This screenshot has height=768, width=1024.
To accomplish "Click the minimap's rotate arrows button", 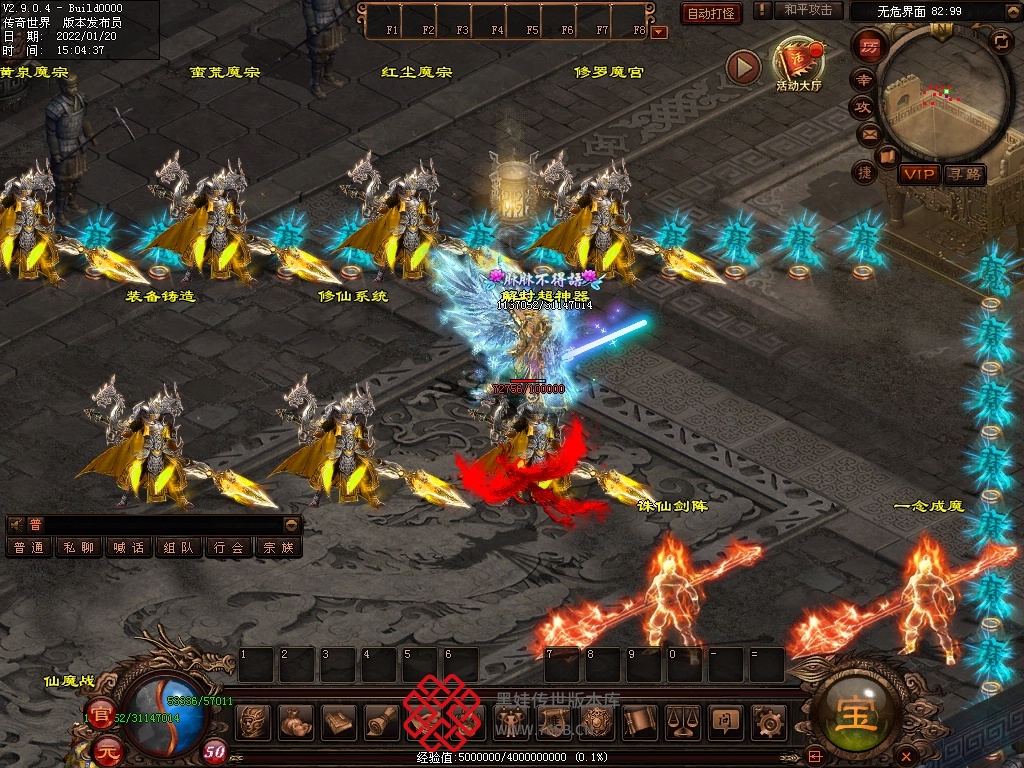I will [x=999, y=41].
